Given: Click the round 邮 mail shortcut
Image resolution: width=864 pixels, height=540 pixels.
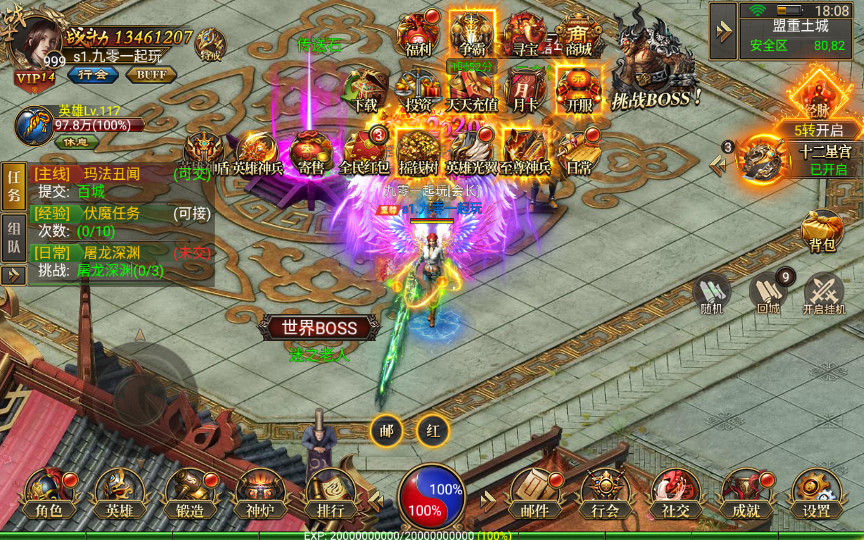Looking at the screenshot, I should pos(386,430).
